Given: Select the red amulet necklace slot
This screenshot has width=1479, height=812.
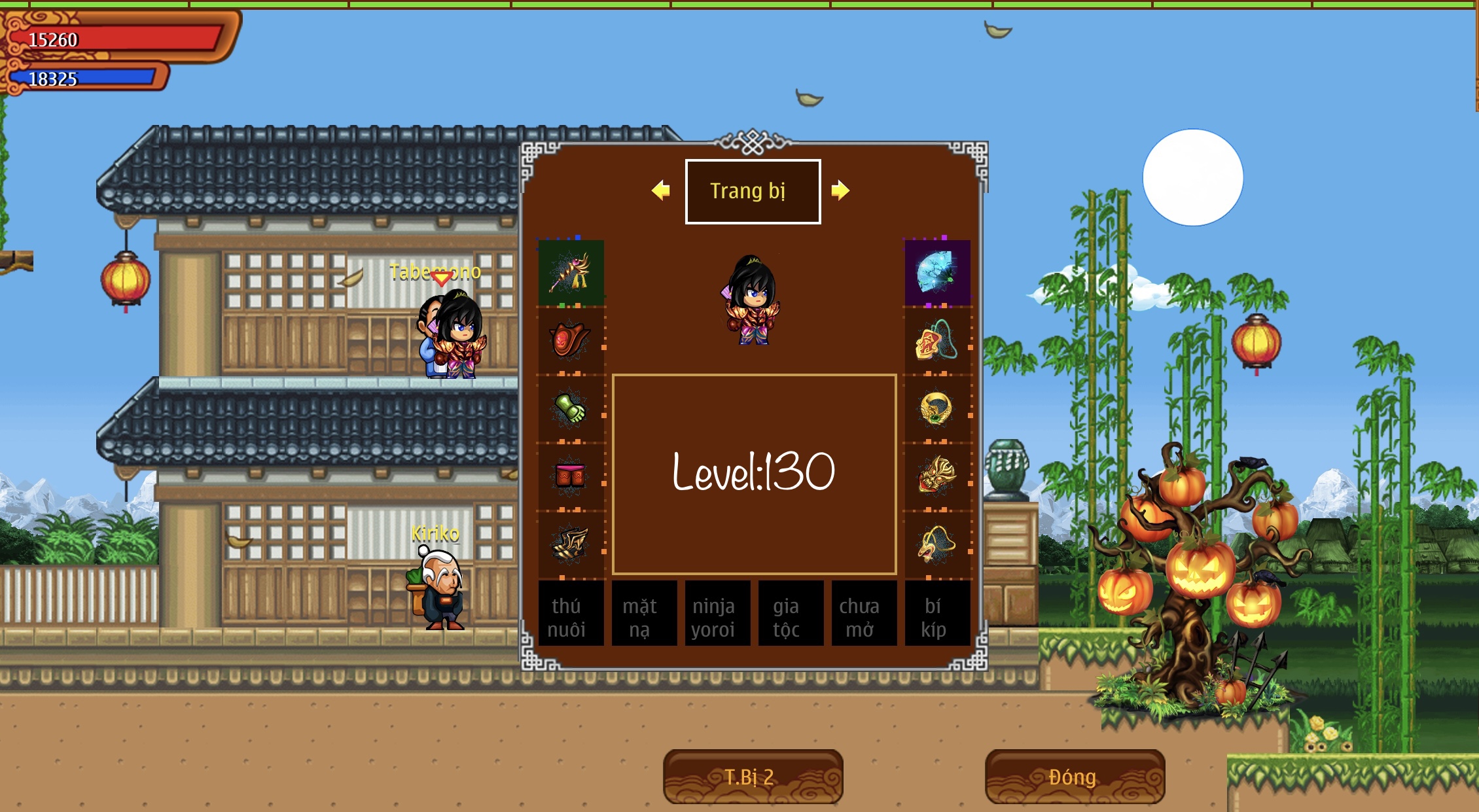Looking at the screenshot, I should coord(936,340).
